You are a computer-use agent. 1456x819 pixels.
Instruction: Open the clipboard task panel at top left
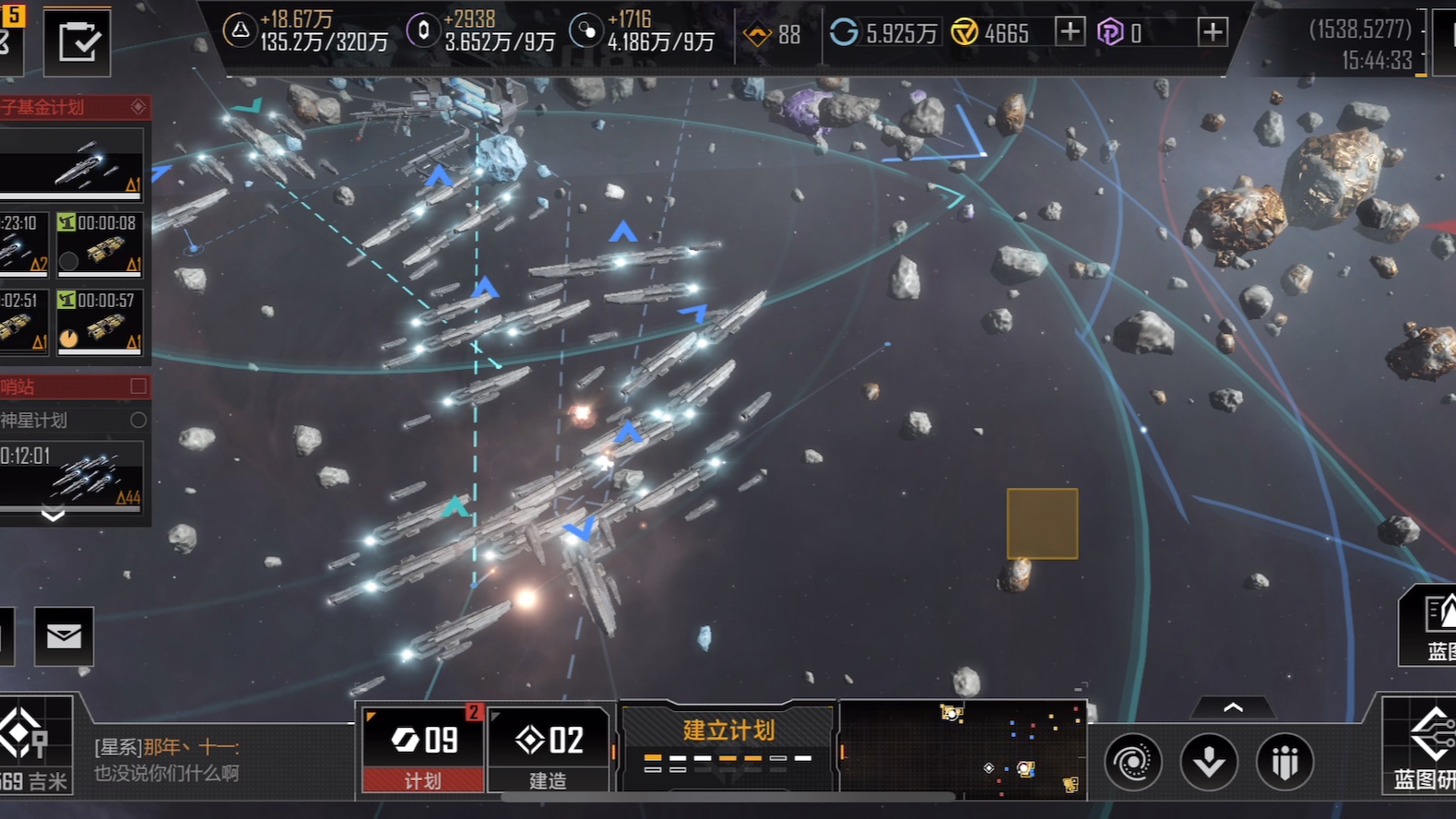[x=78, y=42]
